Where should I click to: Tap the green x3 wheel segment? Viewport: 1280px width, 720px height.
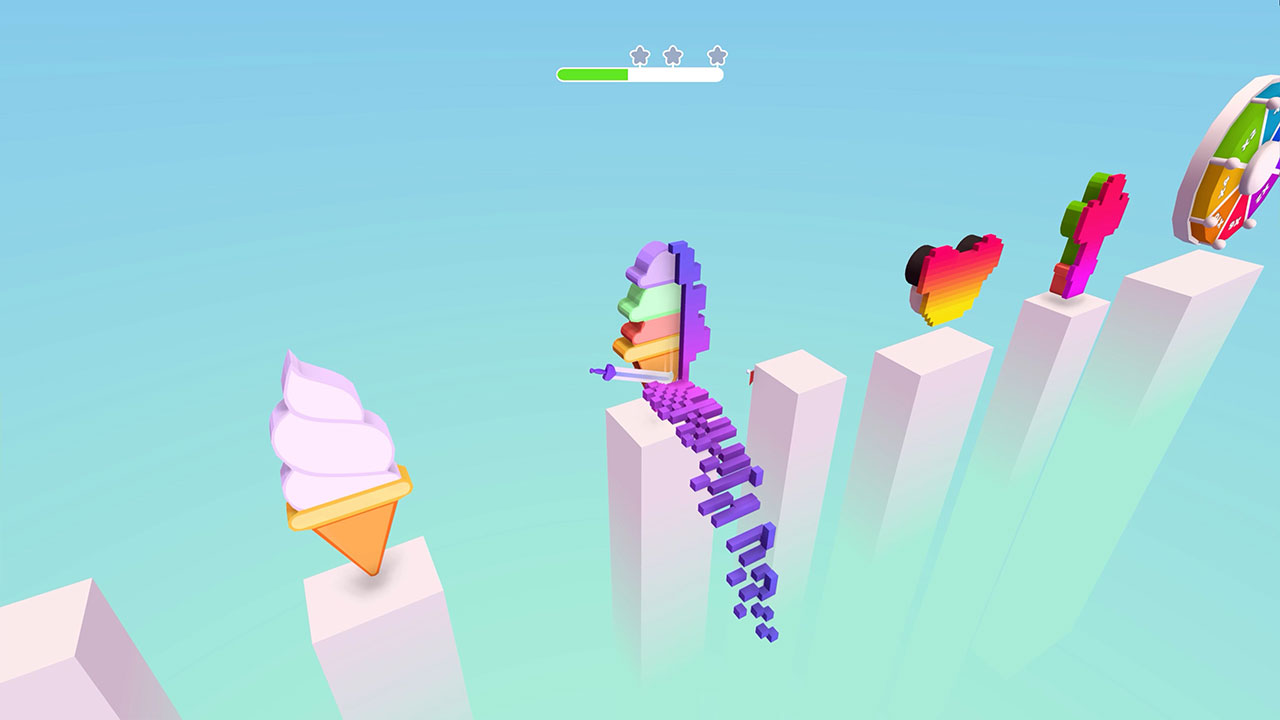tap(1247, 137)
